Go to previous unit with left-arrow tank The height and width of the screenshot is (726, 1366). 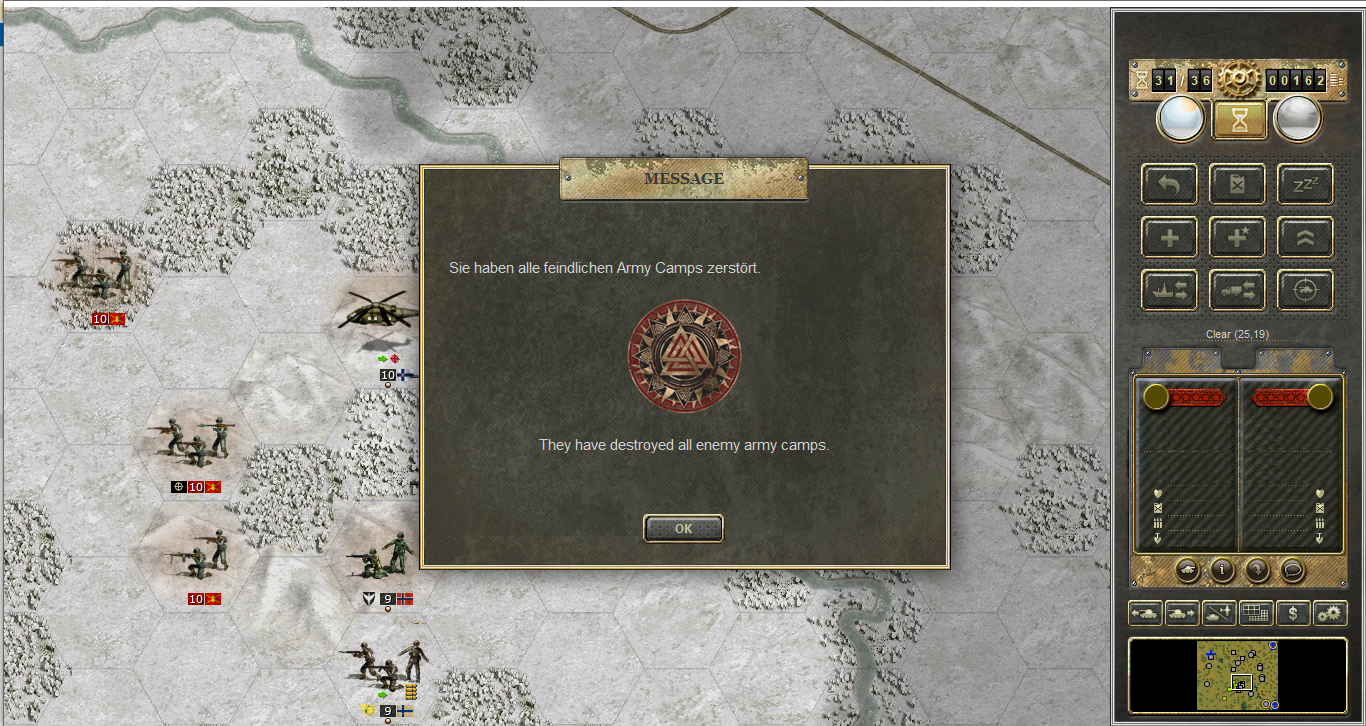click(x=1146, y=613)
